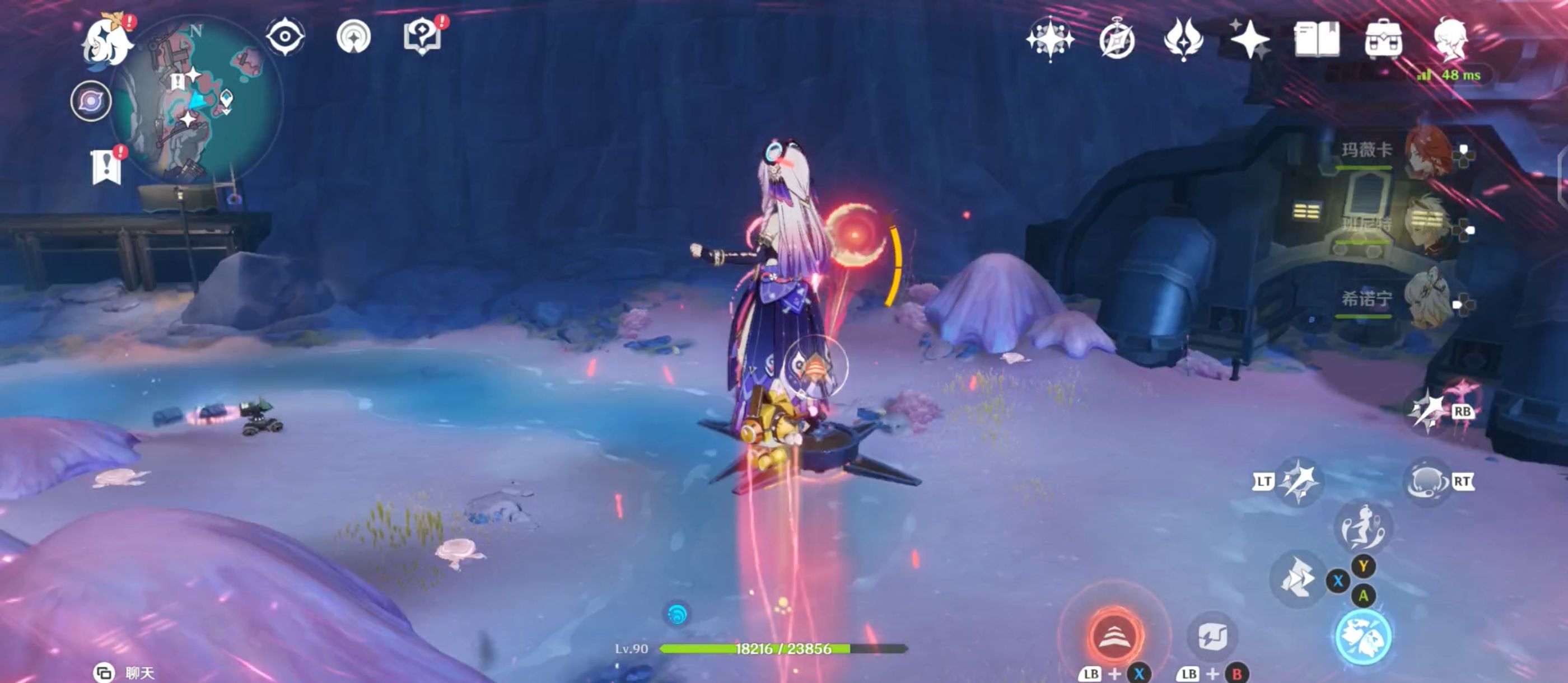
Task: Select the purple swirl icon left of minimap
Action: point(91,101)
